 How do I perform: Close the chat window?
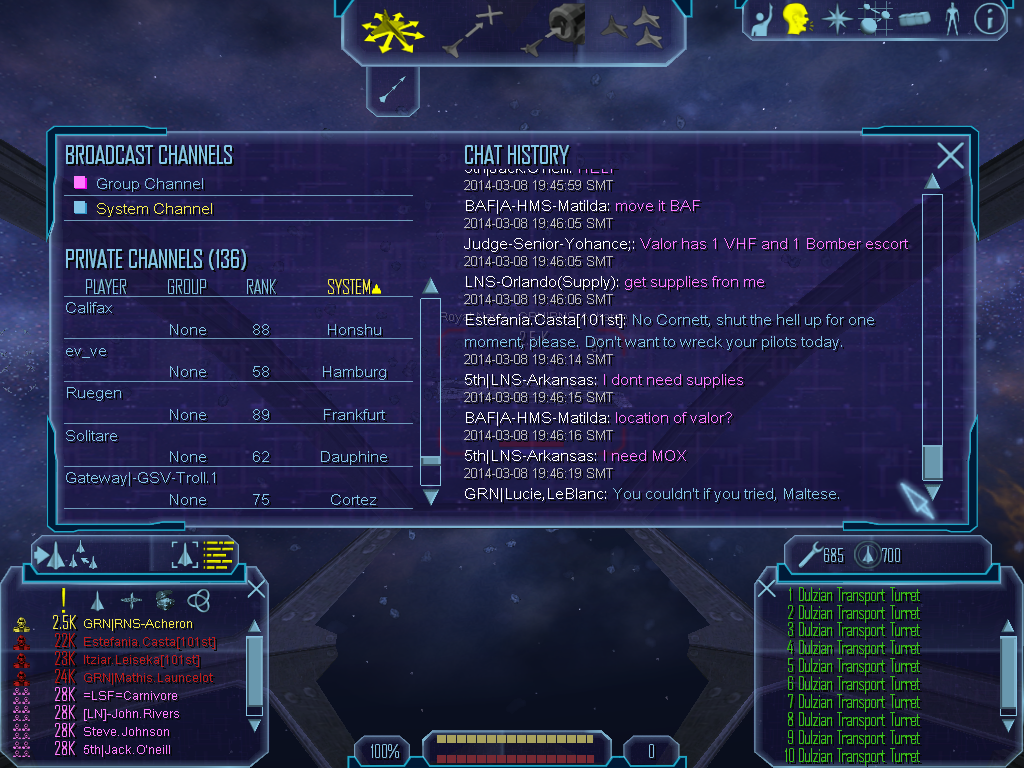click(950, 155)
